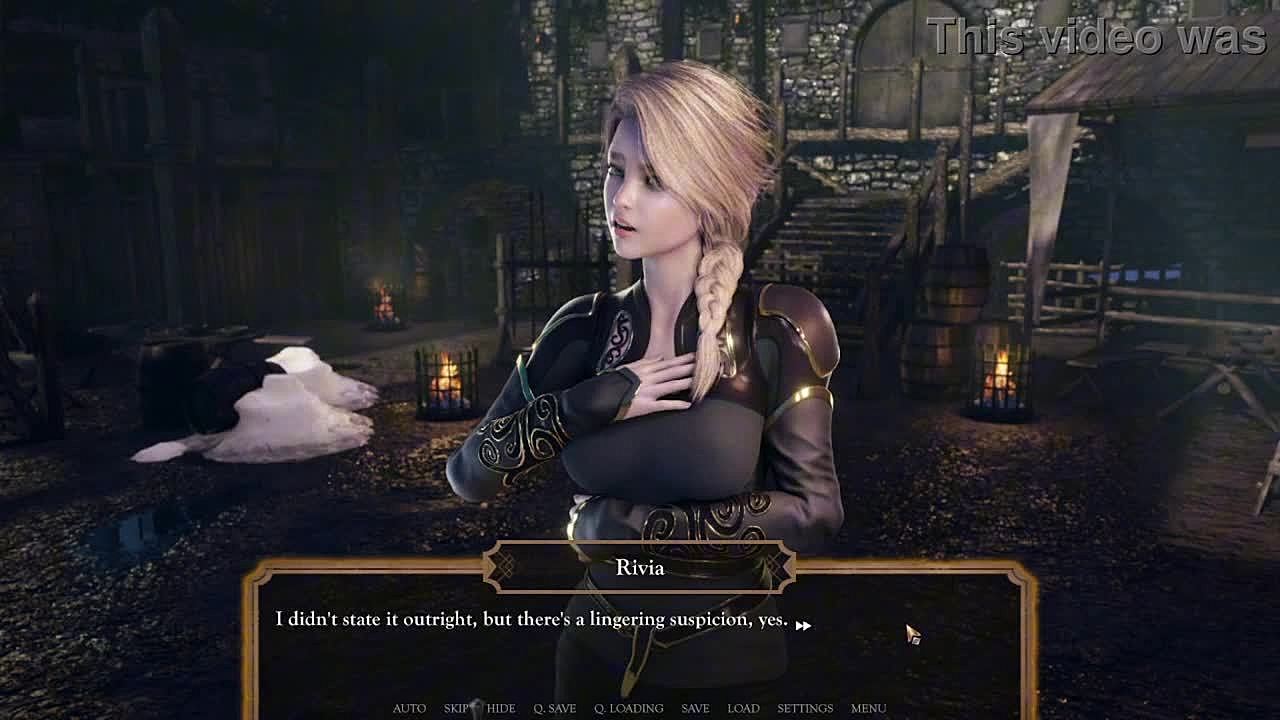This screenshot has height=720, width=1280.
Task: Open the SETTINGS menu
Action: [x=805, y=708]
